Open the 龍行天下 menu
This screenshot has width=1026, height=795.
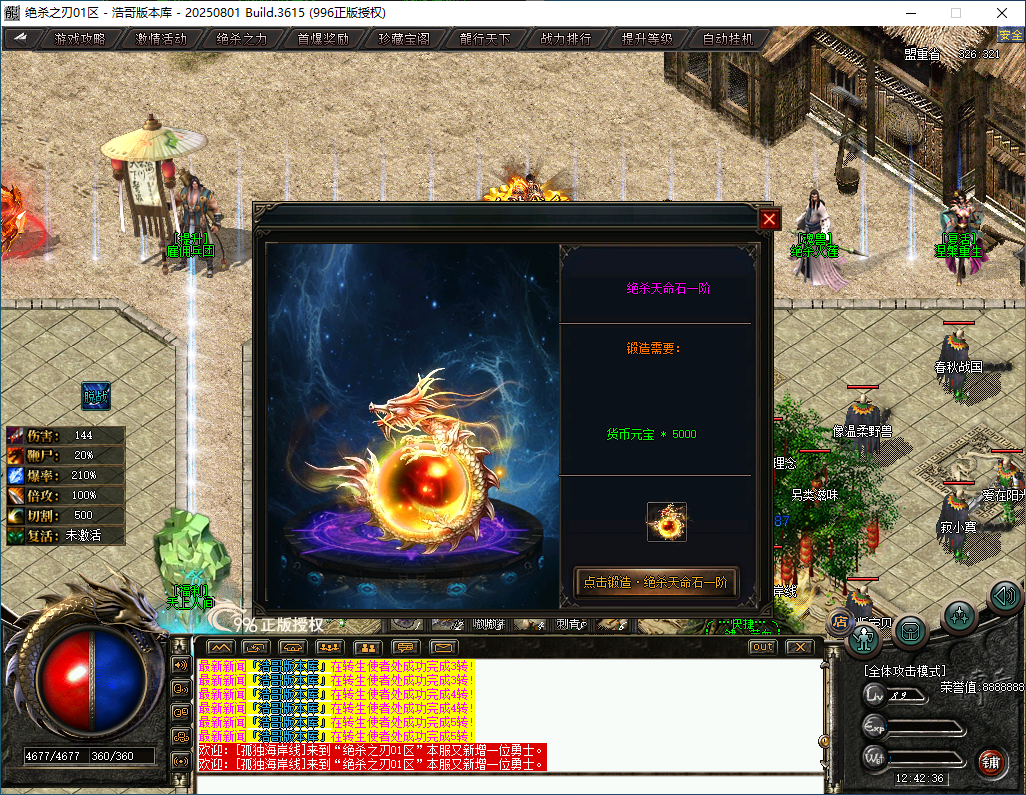[x=485, y=39]
